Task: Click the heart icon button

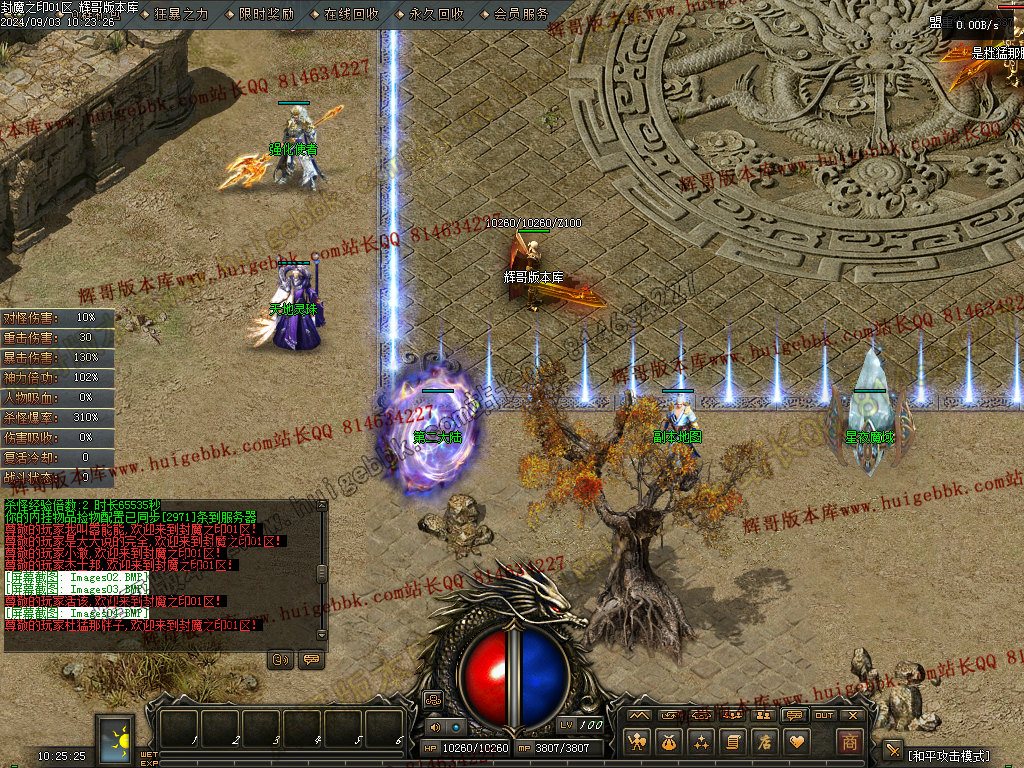Action: click(x=797, y=742)
